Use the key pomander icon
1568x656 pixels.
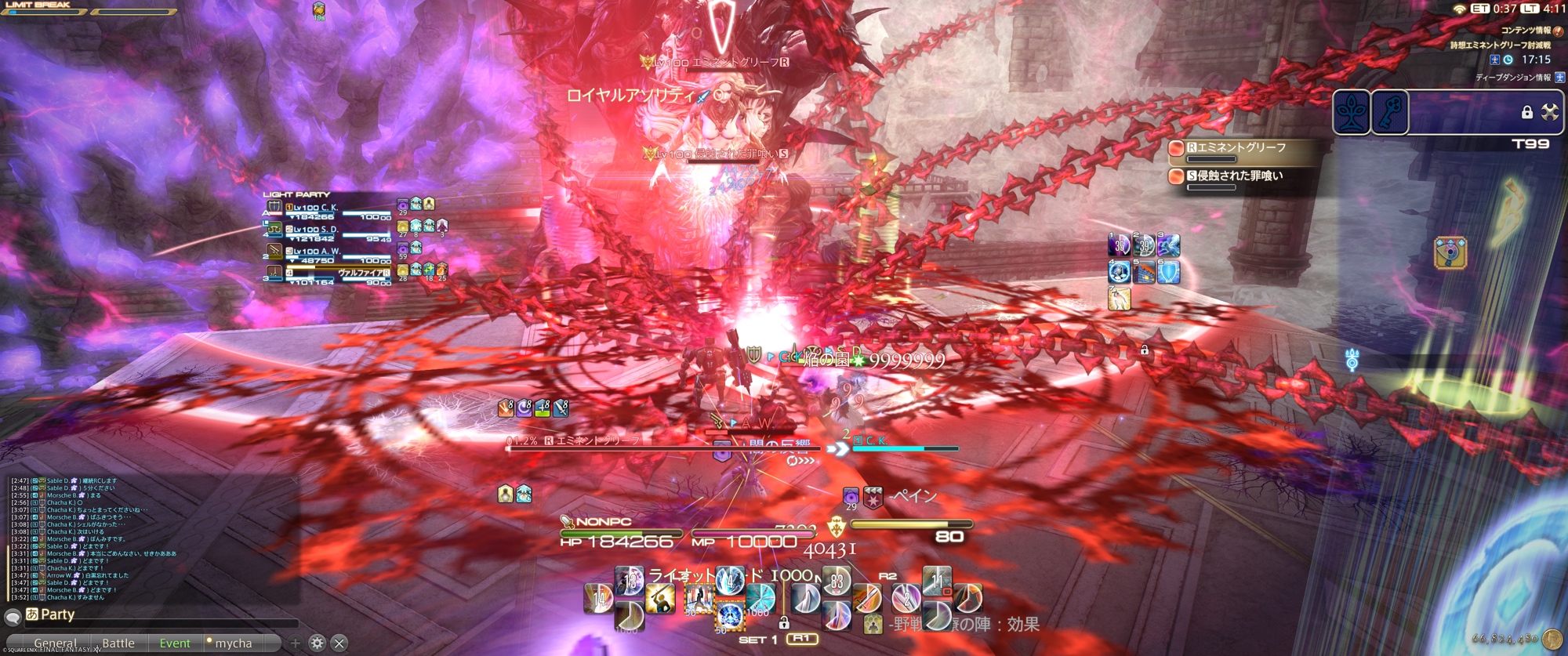pos(1390,112)
